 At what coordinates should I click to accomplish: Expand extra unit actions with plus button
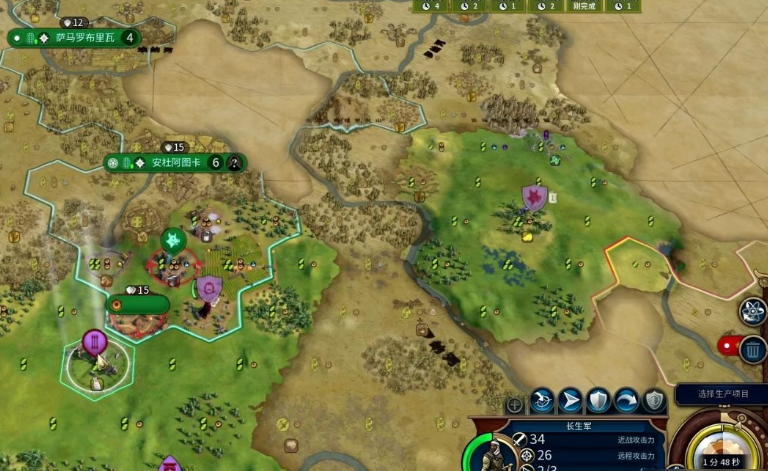coord(514,404)
